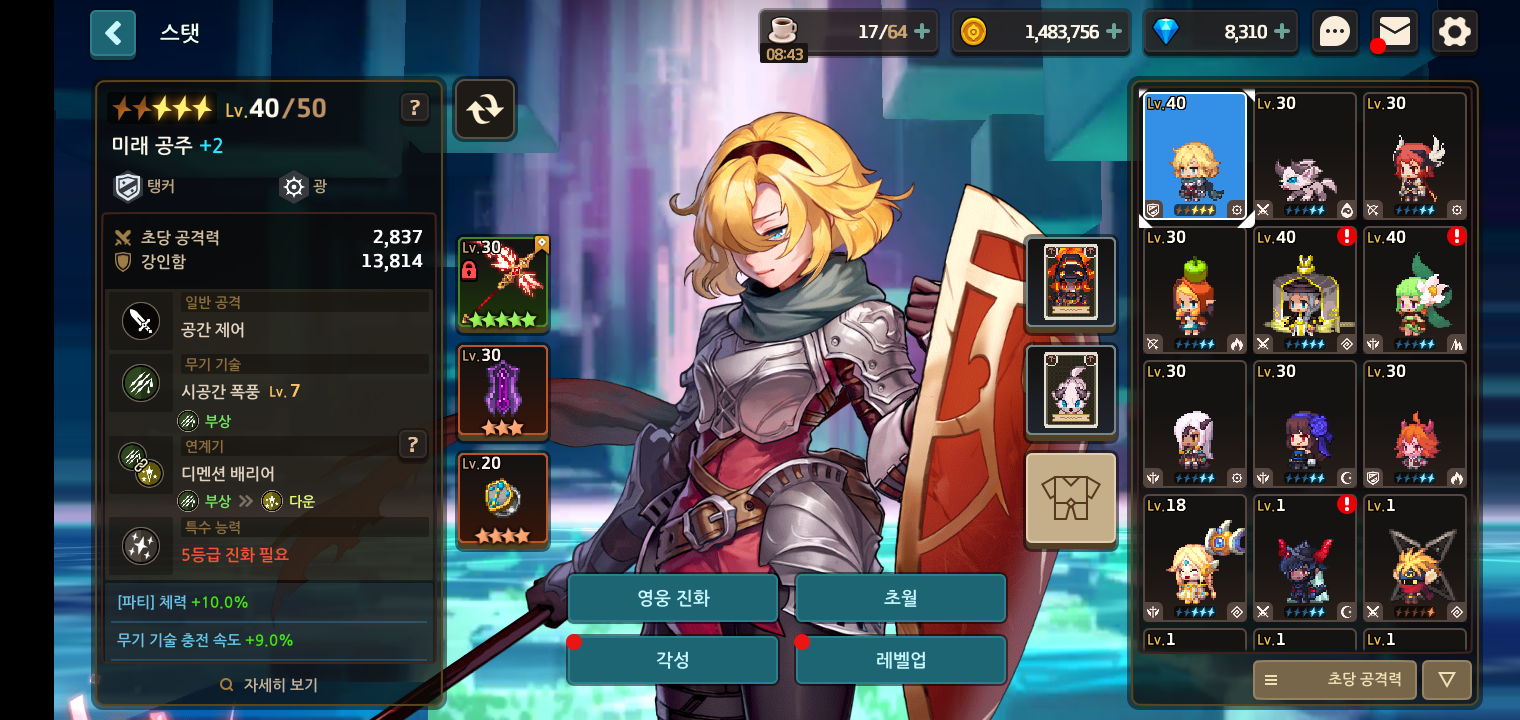The image size is (1520, 720).
Task: Click the 영웅 진화 button
Action: pyautogui.click(x=672, y=598)
